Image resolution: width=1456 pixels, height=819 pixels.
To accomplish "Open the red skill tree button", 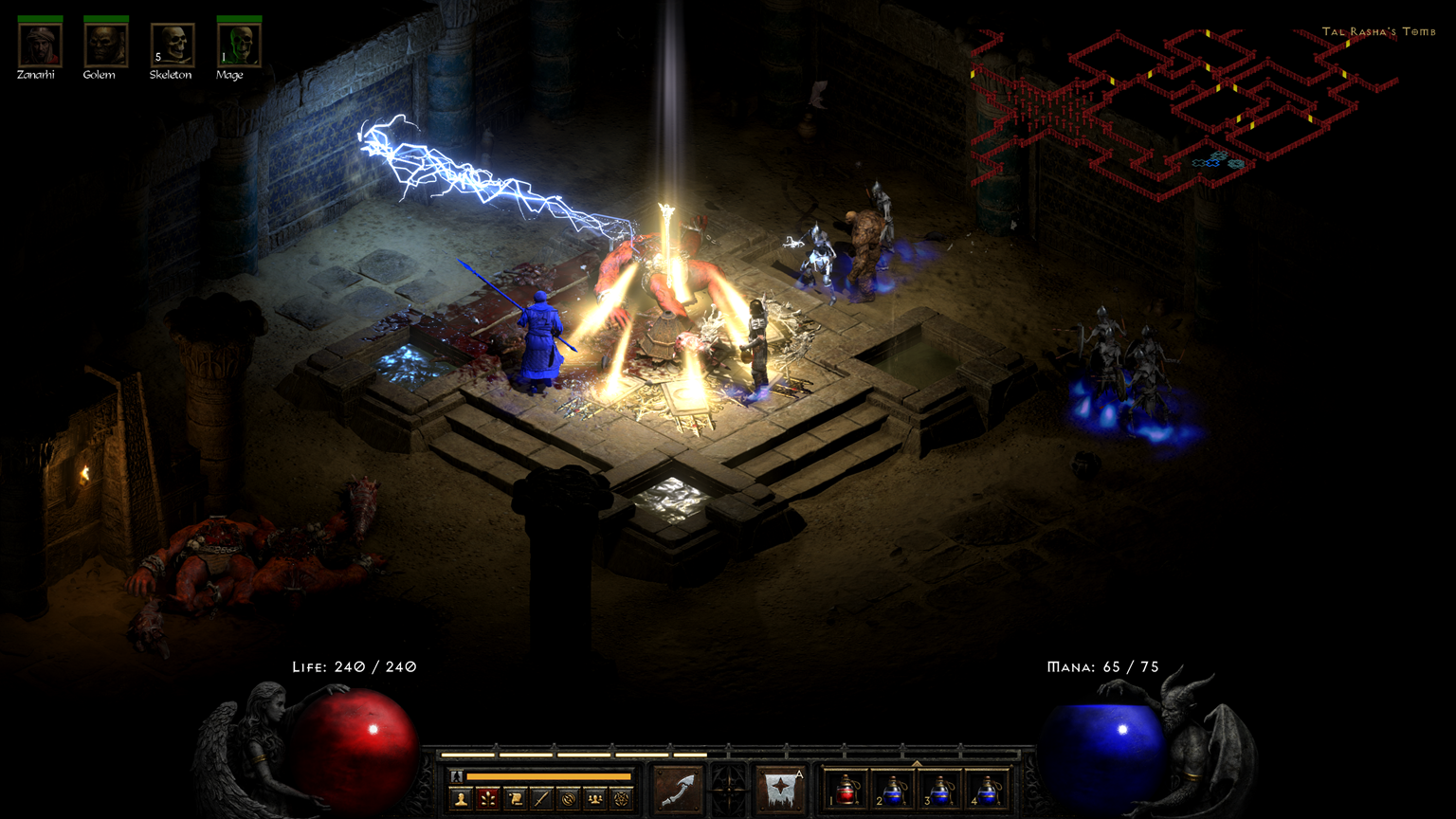I will pyautogui.click(x=488, y=798).
